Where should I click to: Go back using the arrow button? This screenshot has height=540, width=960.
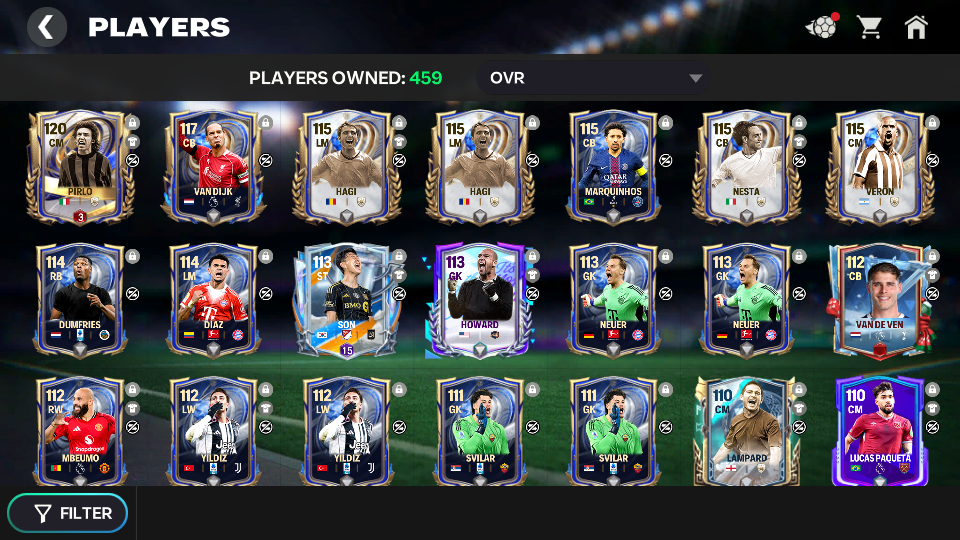click(46, 27)
